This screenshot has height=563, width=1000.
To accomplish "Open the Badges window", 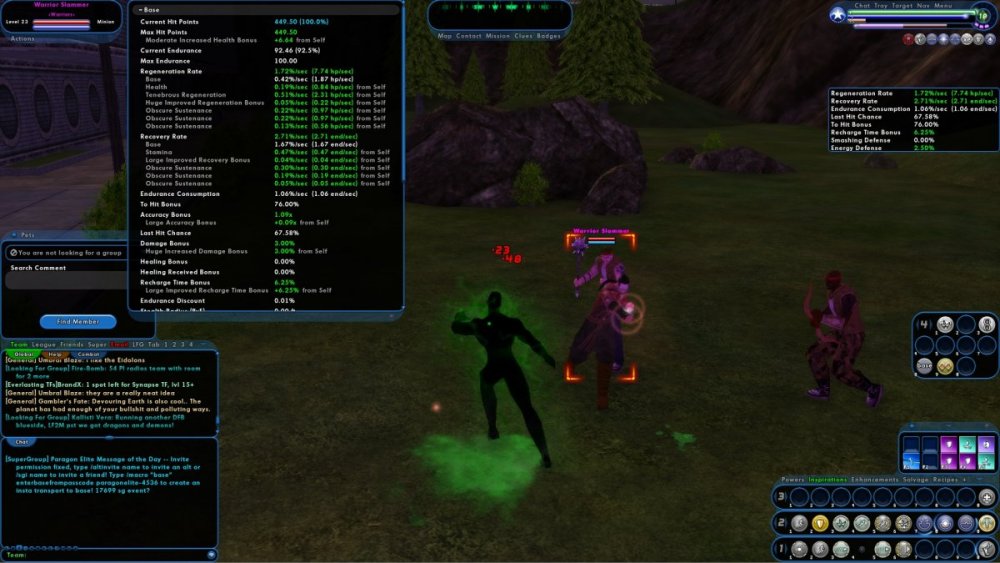I will (549, 36).
